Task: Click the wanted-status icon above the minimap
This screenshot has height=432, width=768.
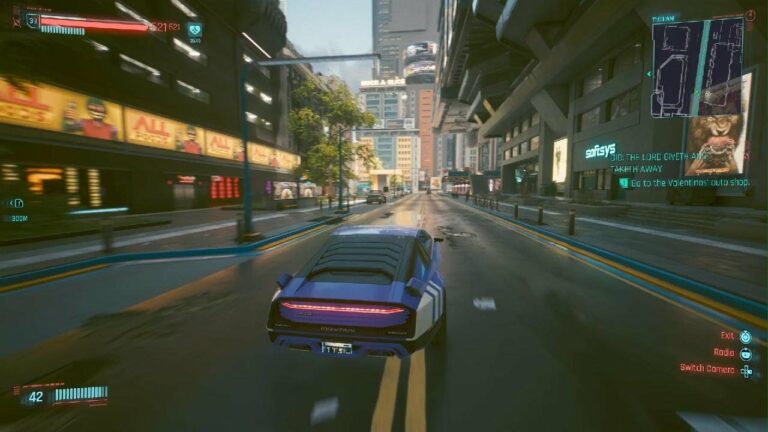Action: click(x=750, y=16)
